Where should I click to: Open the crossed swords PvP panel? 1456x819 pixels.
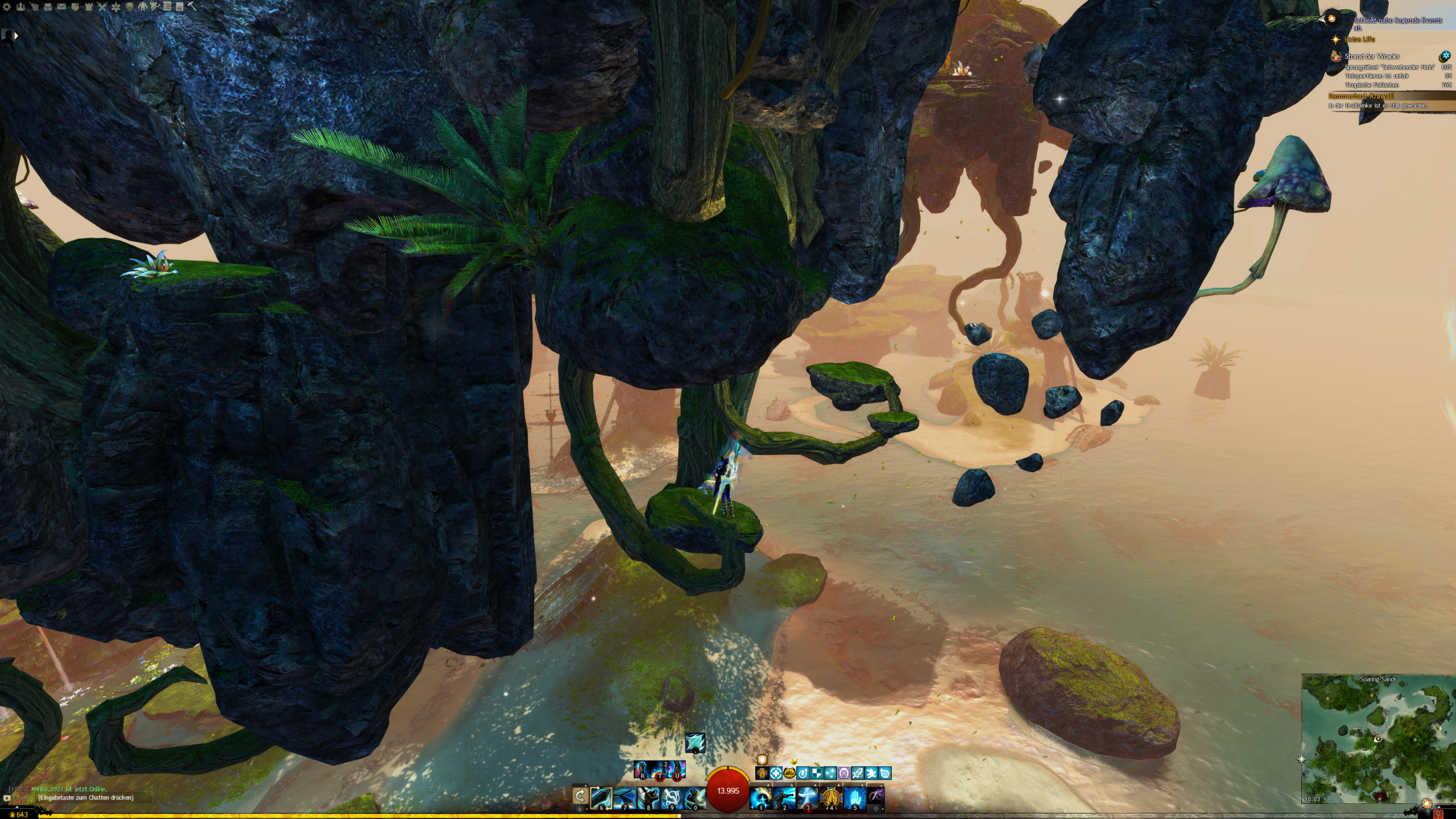tap(102, 7)
